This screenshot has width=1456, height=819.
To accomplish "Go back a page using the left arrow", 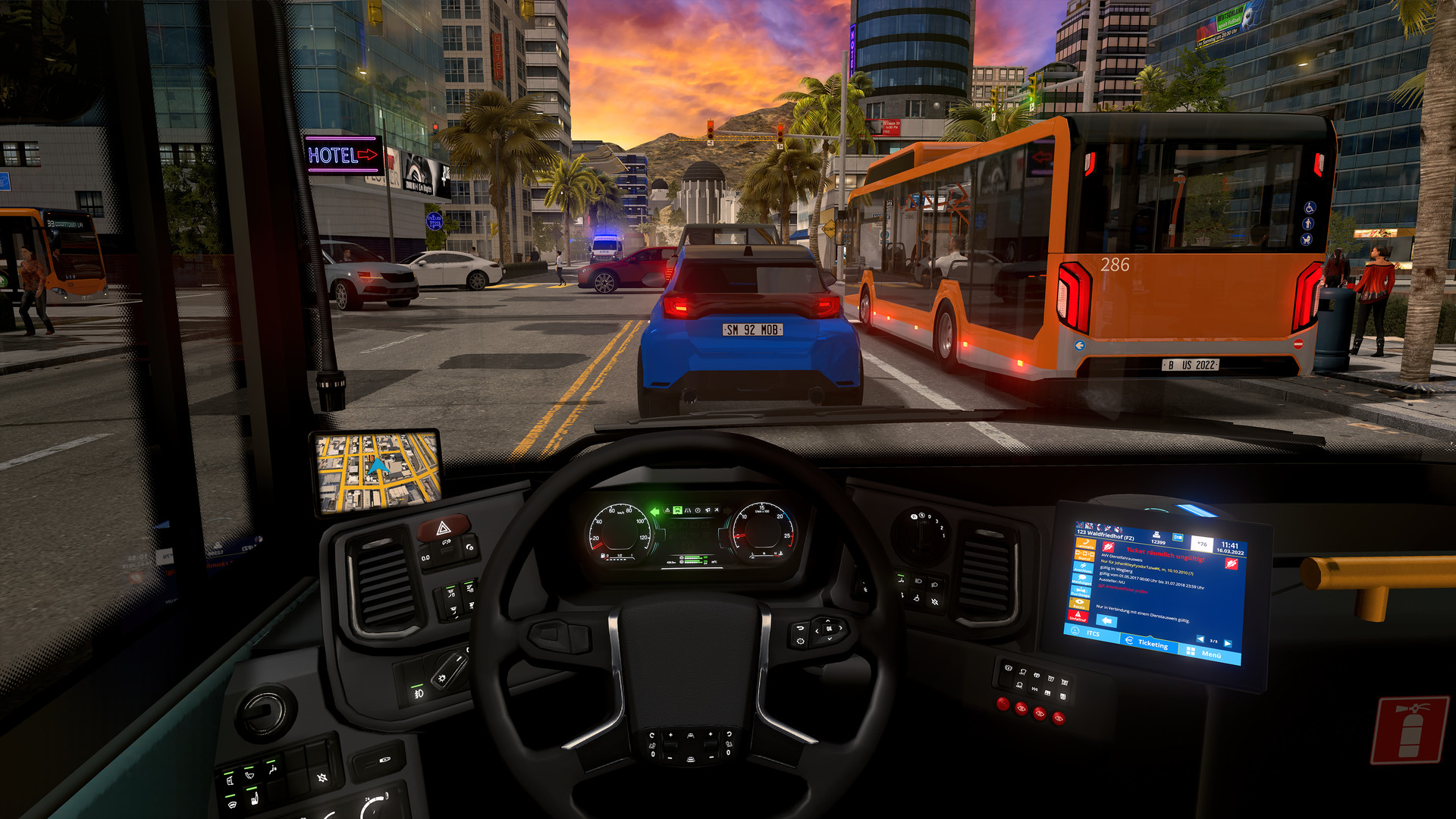I will coord(1200,639).
